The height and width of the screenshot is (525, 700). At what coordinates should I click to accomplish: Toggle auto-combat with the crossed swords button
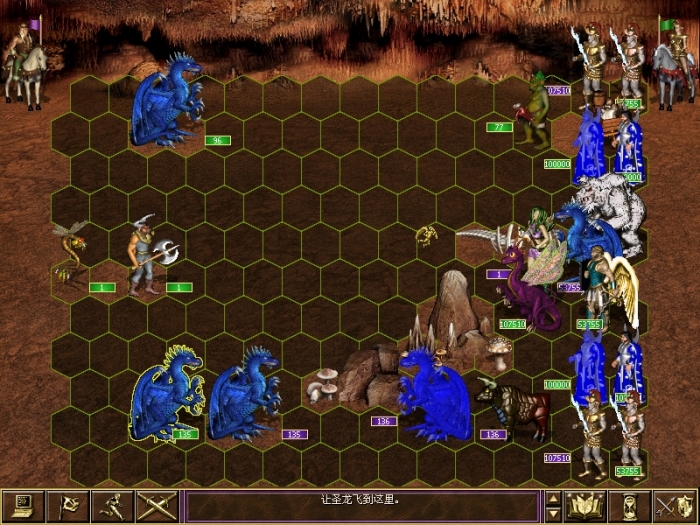pos(157,507)
